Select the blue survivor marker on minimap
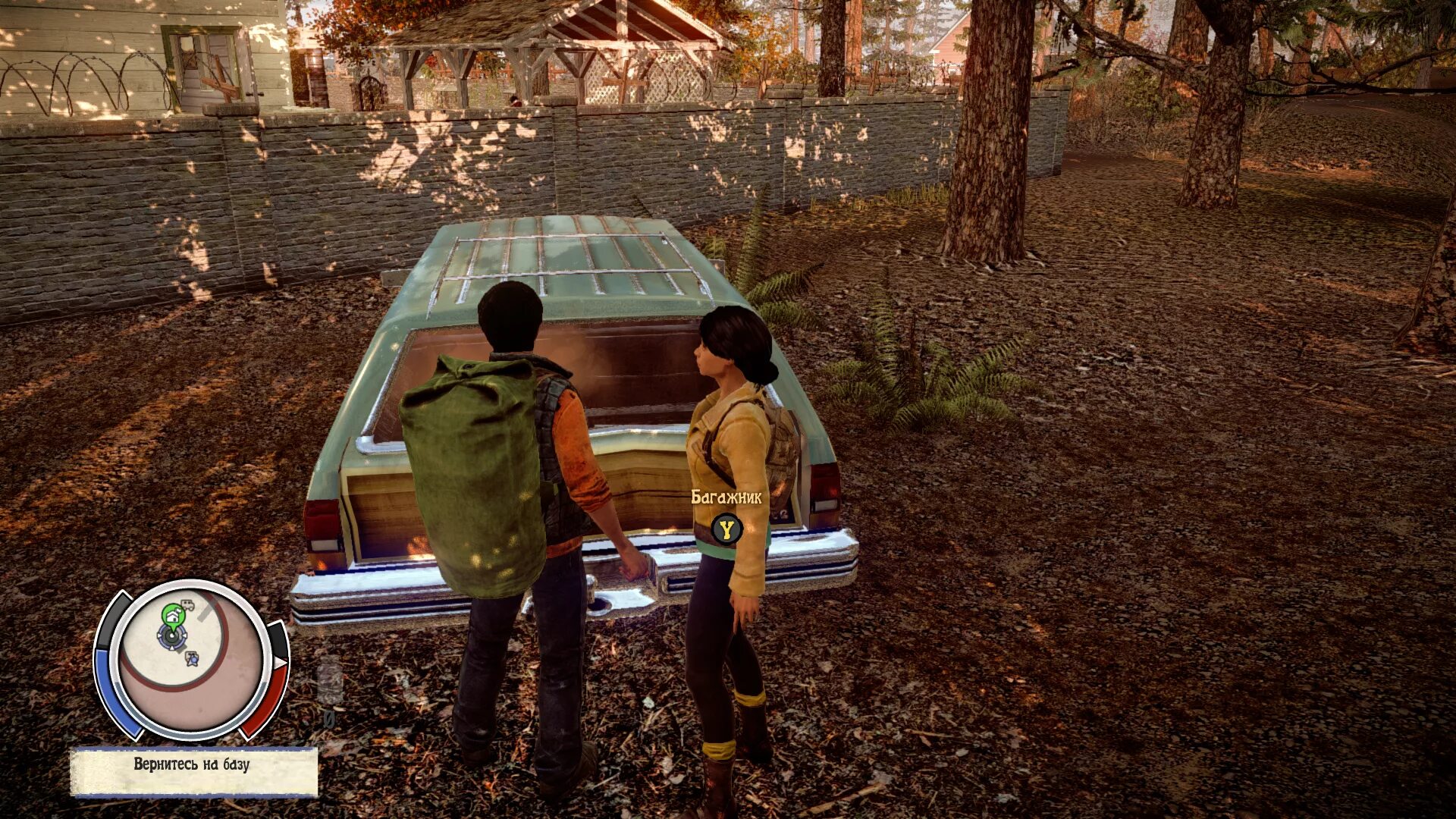Screen dimensions: 1456x819 click(x=193, y=657)
